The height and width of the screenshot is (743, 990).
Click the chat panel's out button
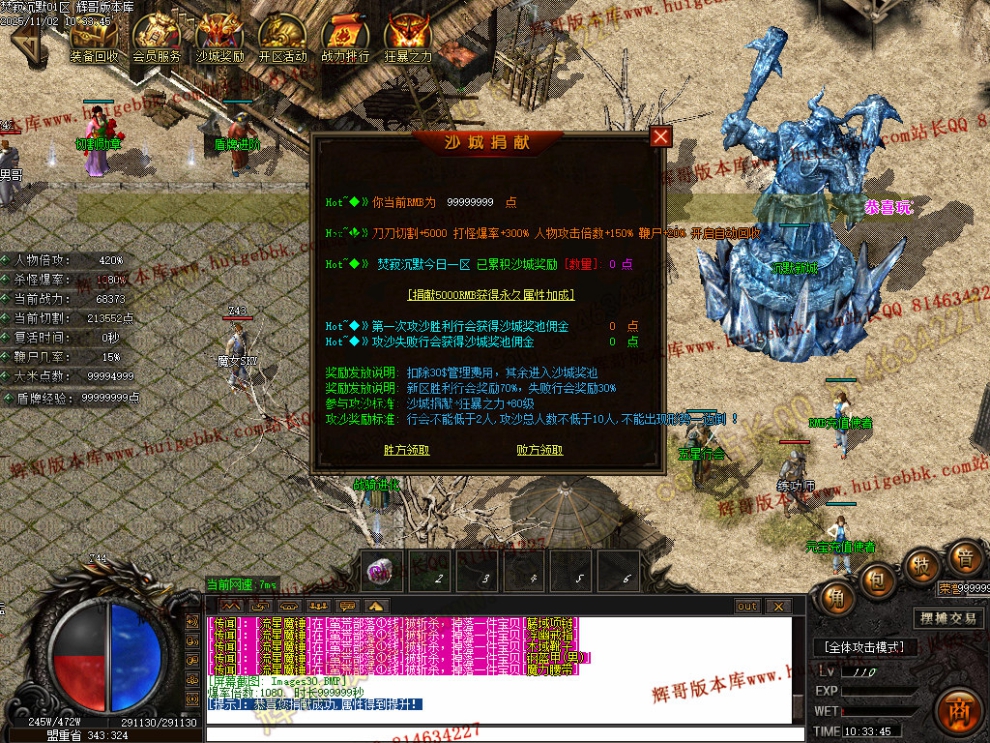pos(747,606)
